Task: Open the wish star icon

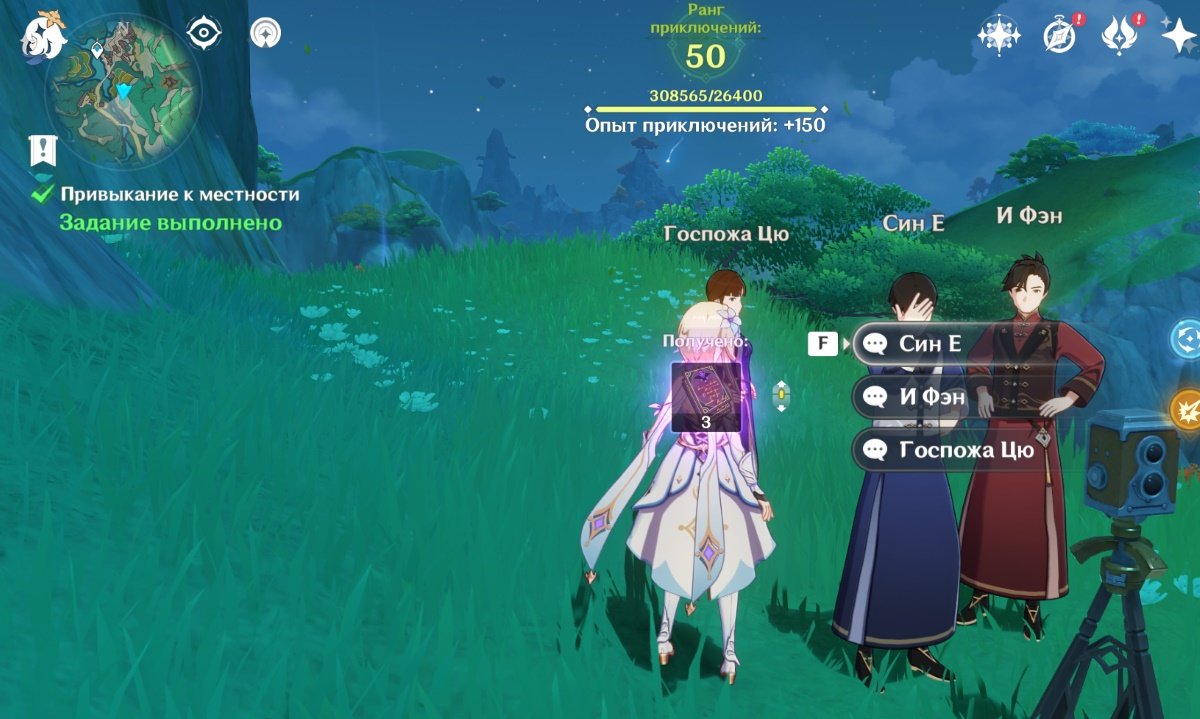Action: click(1177, 36)
